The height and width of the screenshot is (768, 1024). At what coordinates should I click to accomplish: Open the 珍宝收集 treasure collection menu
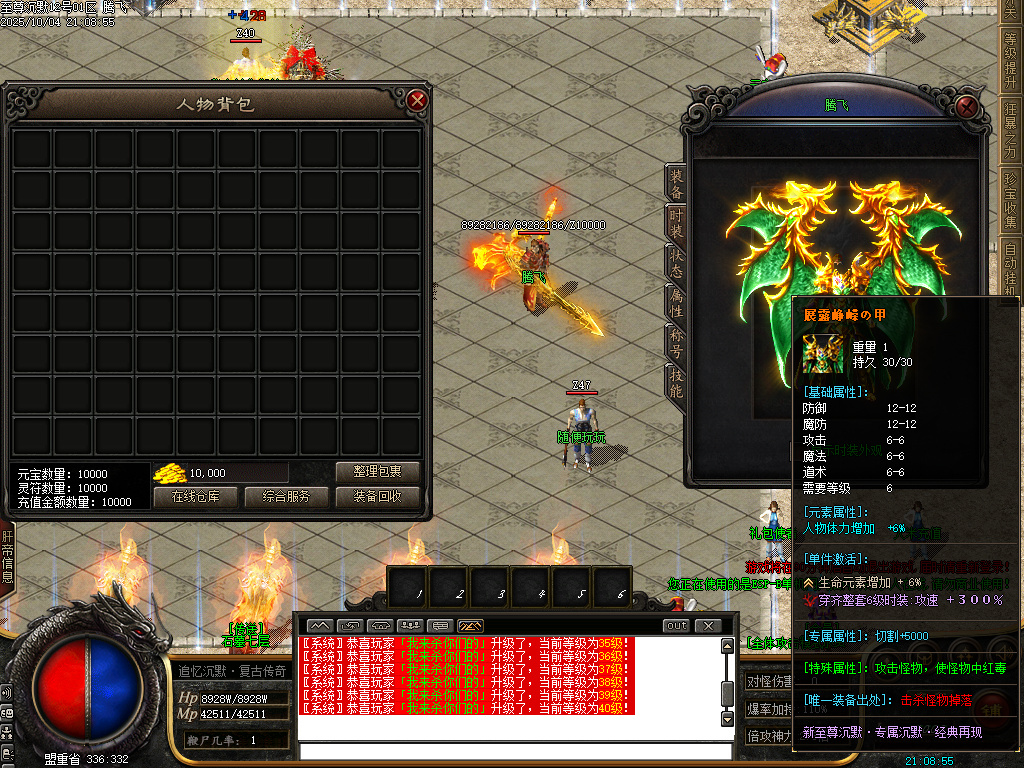1011,201
